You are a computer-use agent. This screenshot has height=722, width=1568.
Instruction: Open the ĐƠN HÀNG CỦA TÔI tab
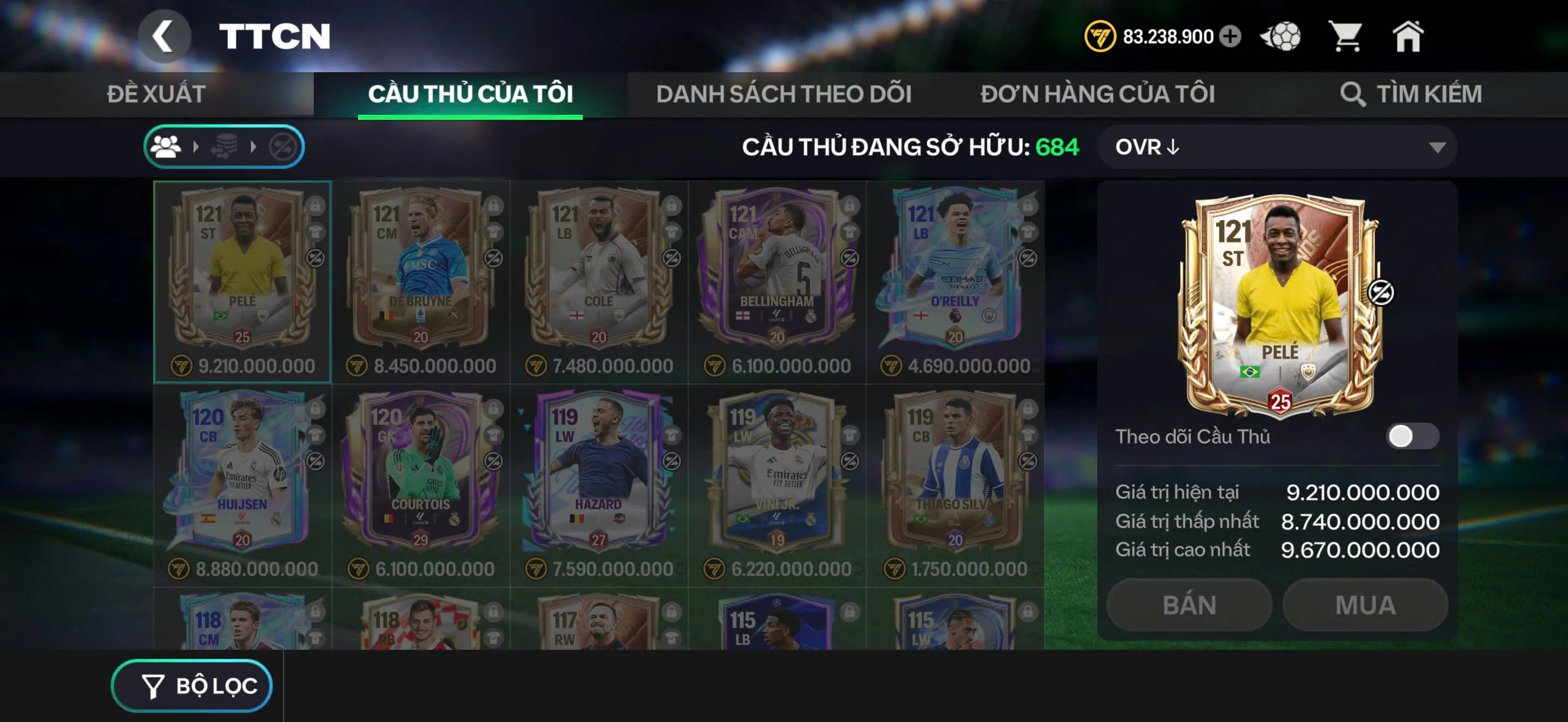1097,94
